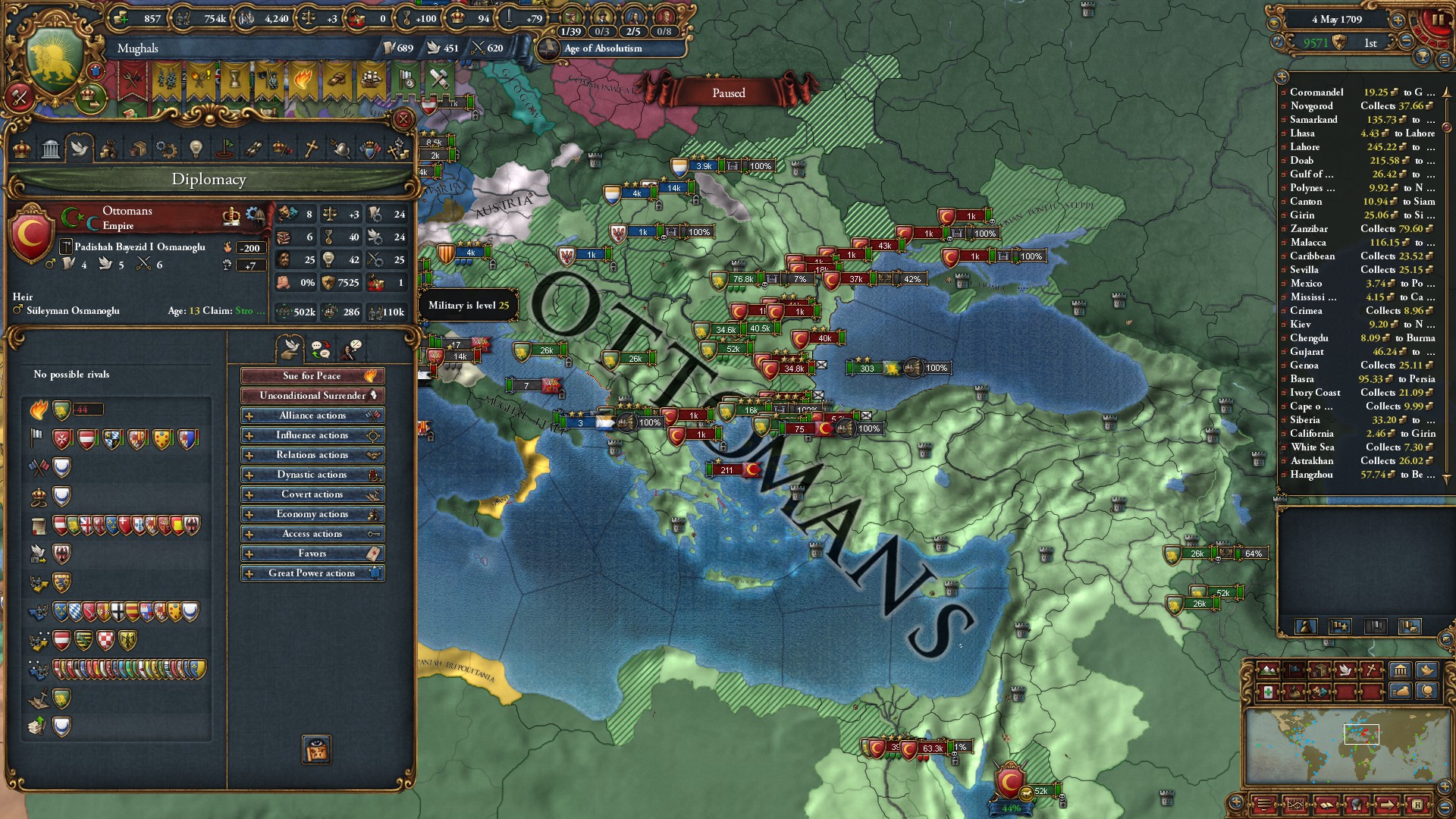The width and height of the screenshot is (1456, 819).
Task: Open the map scroll button under diplomacy actions
Action: coord(316,749)
